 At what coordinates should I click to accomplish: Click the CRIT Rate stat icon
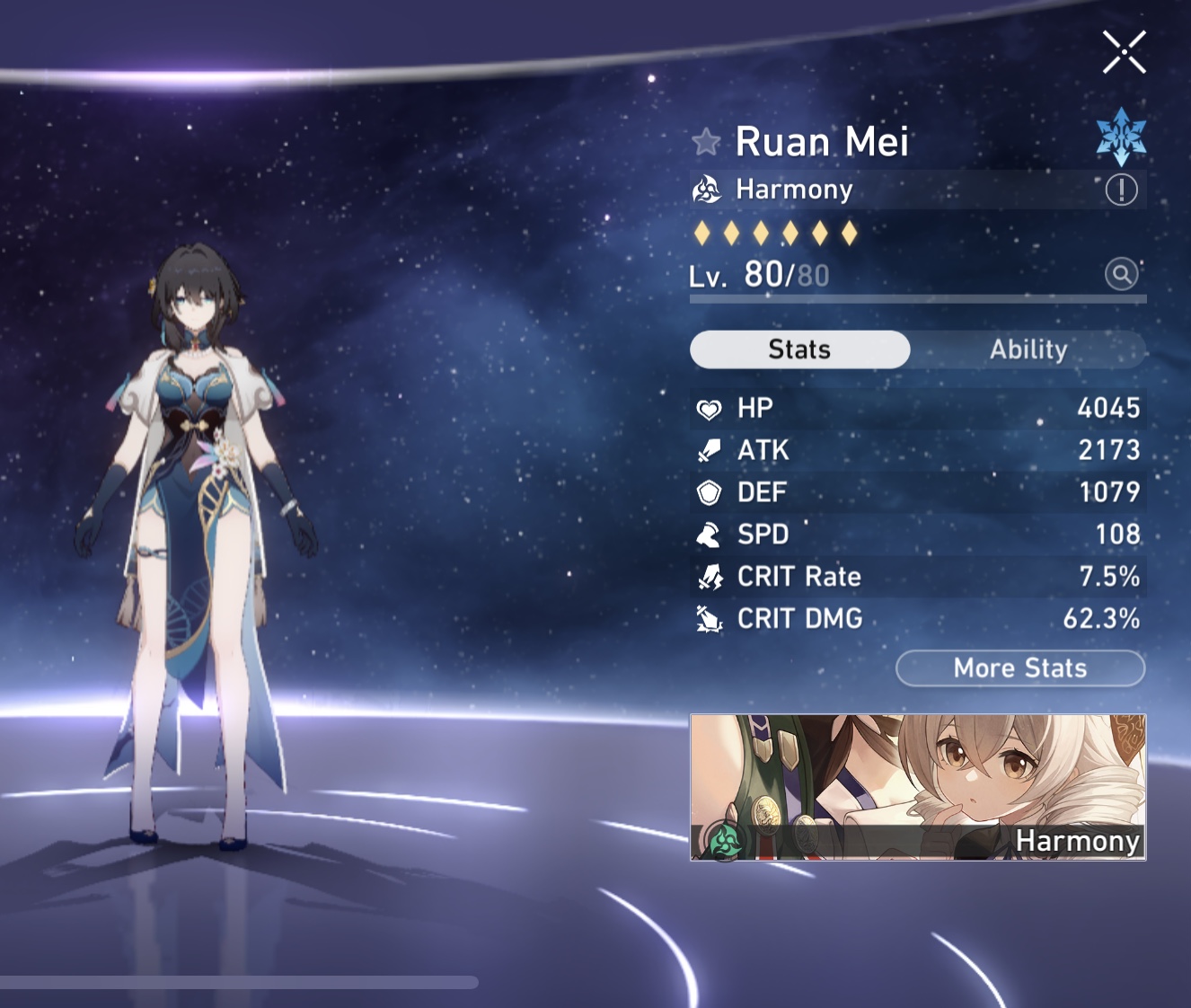pos(709,576)
